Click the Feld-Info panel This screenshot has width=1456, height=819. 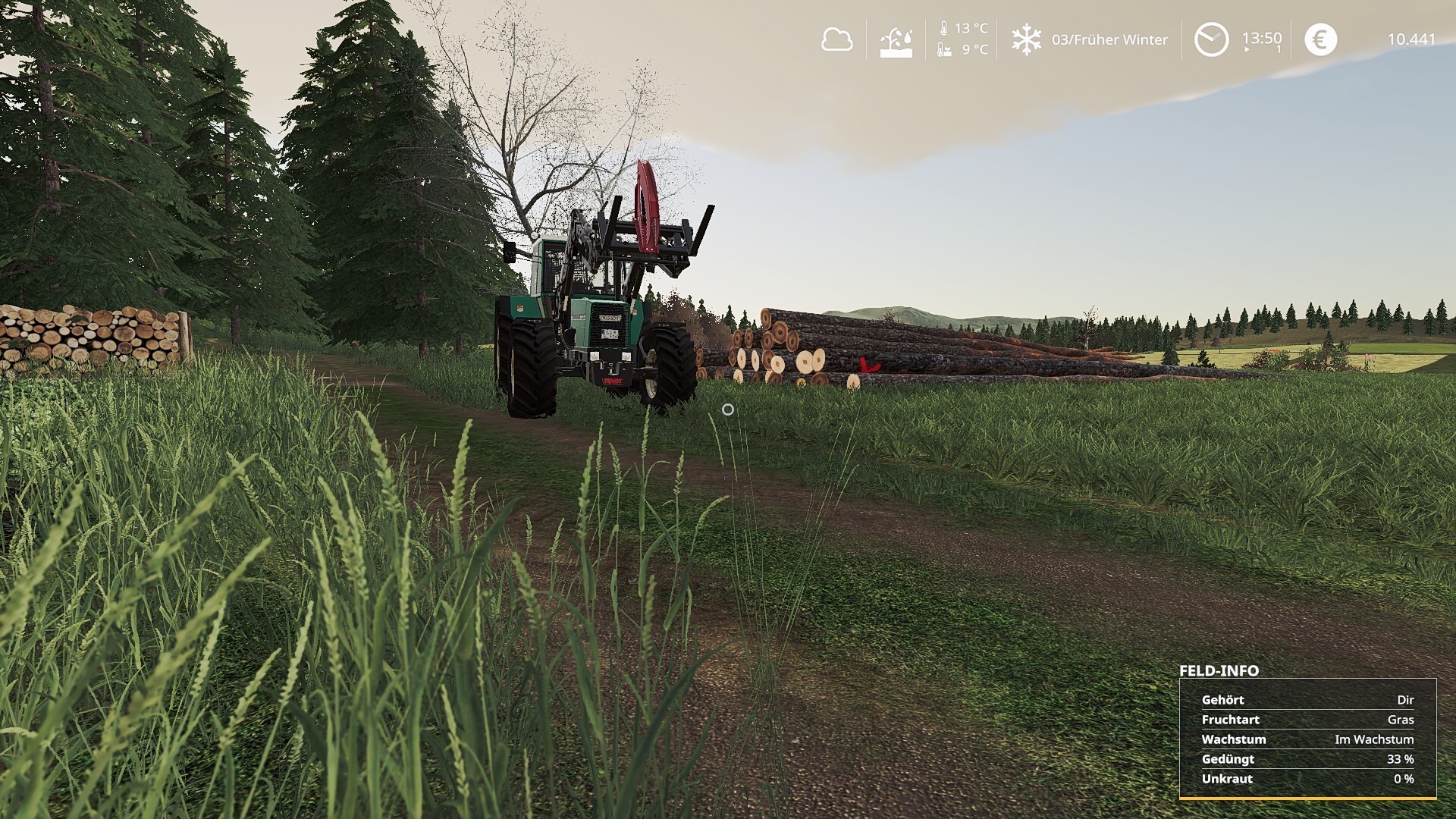pos(1307,738)
